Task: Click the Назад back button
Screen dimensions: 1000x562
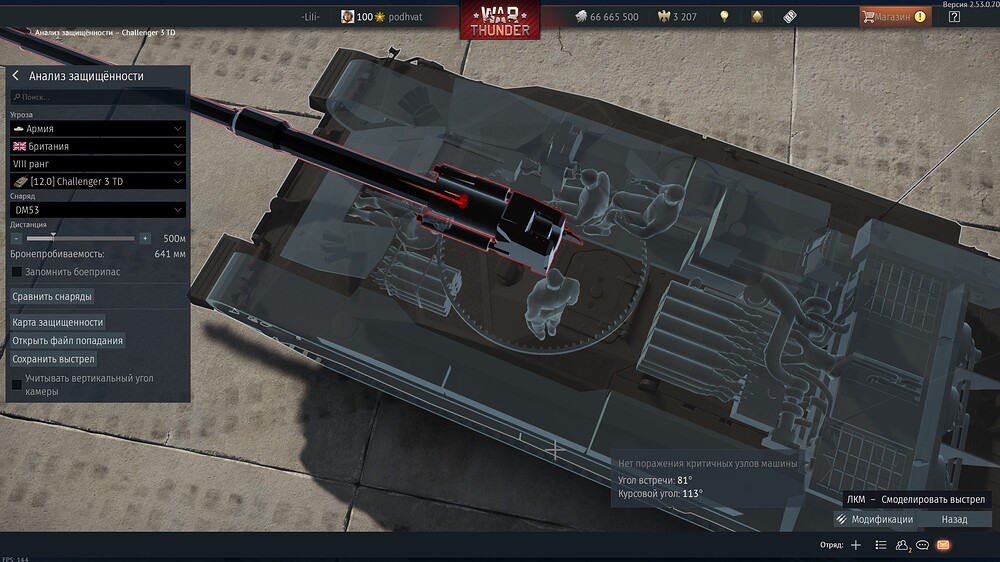Action: (954, 520)
